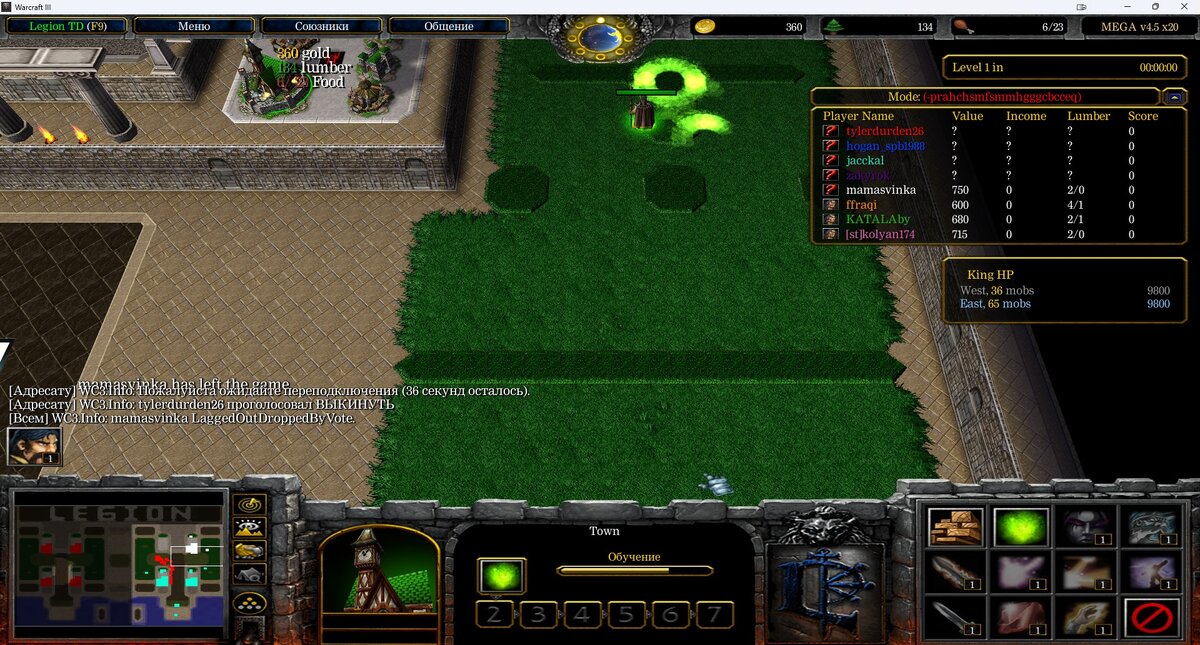Open the formation toggle button beside minimap

249,603
